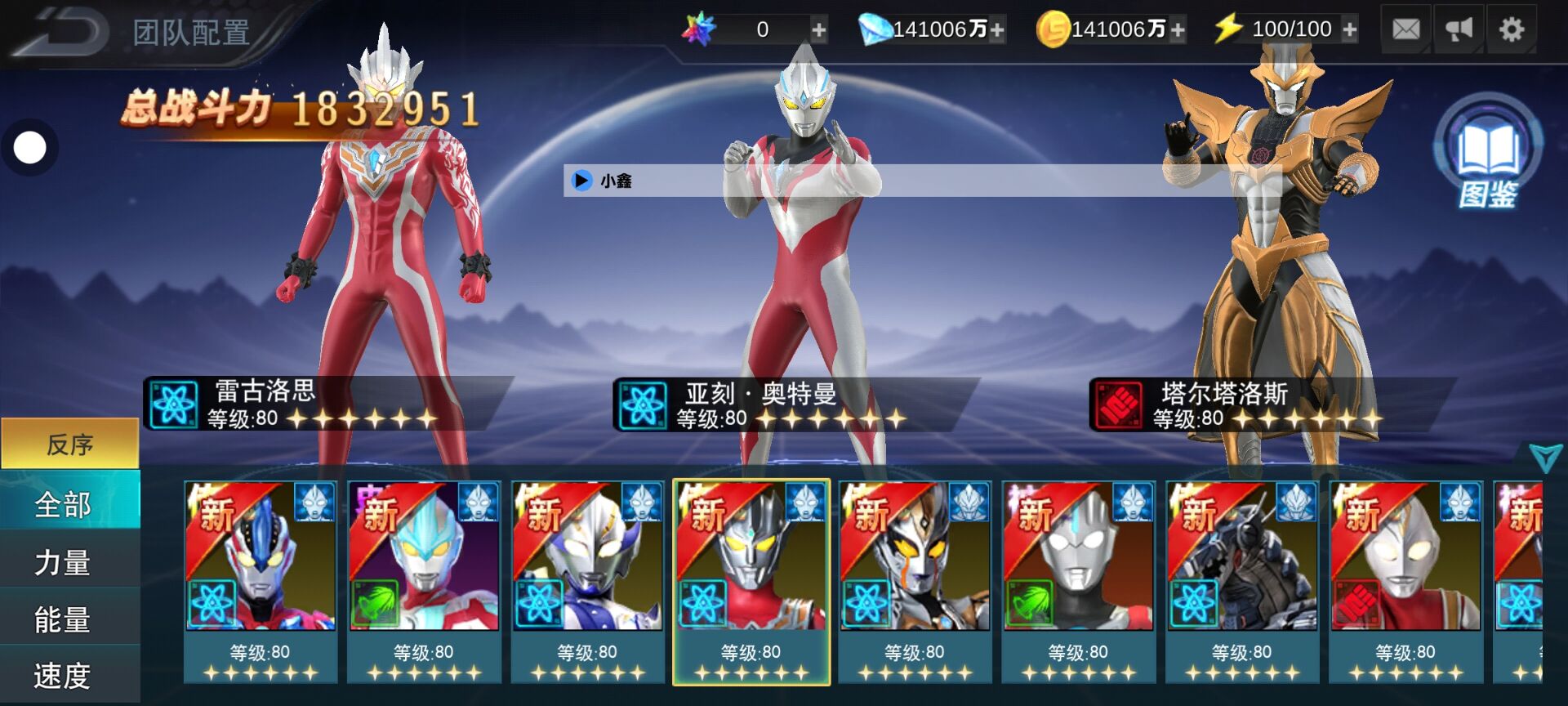This screenshot has width=1568, height=706.
Task: Open the mail envelope icon
Action: coord(1405,30)
